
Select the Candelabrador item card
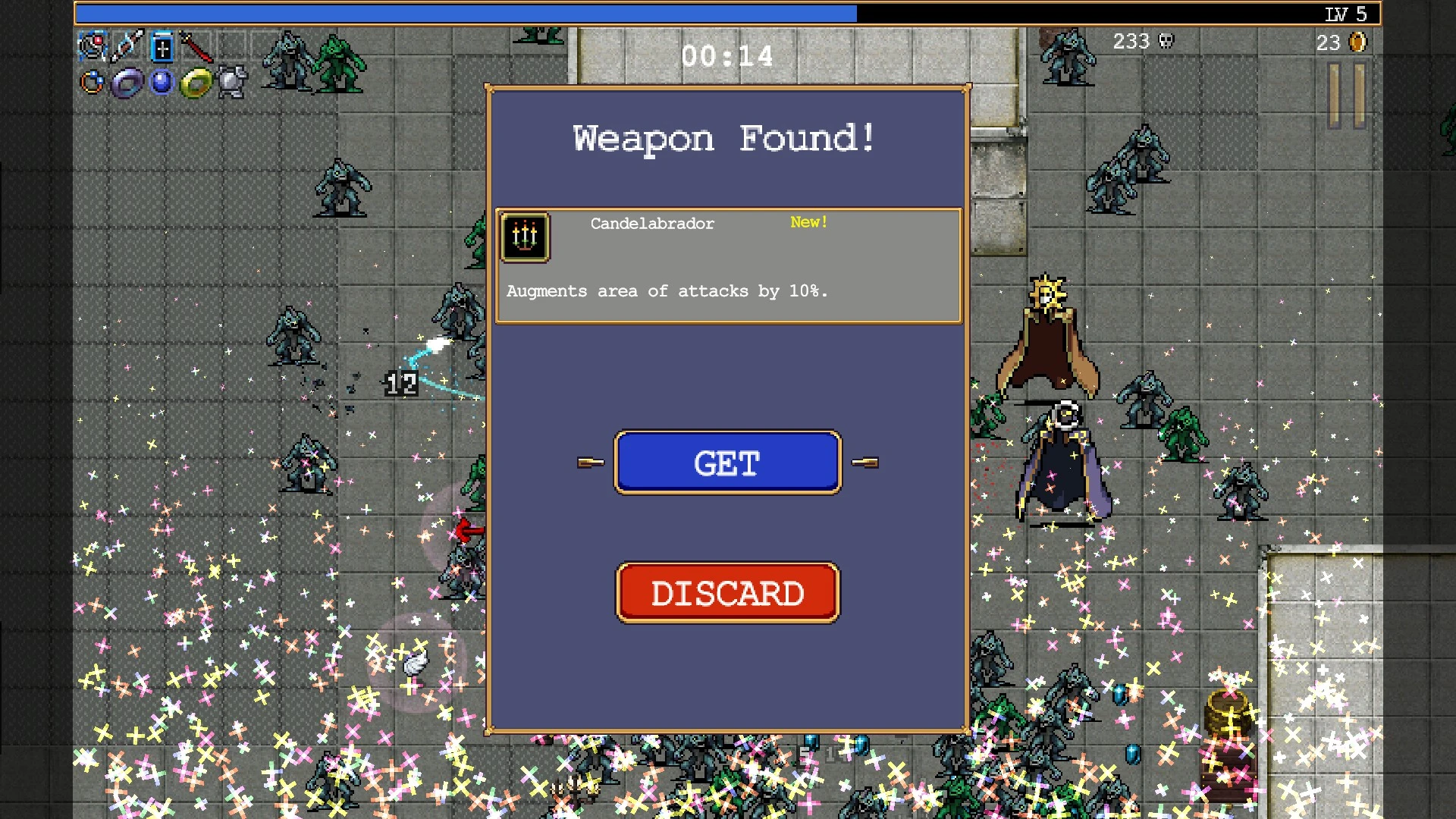[x=728, y=265]
